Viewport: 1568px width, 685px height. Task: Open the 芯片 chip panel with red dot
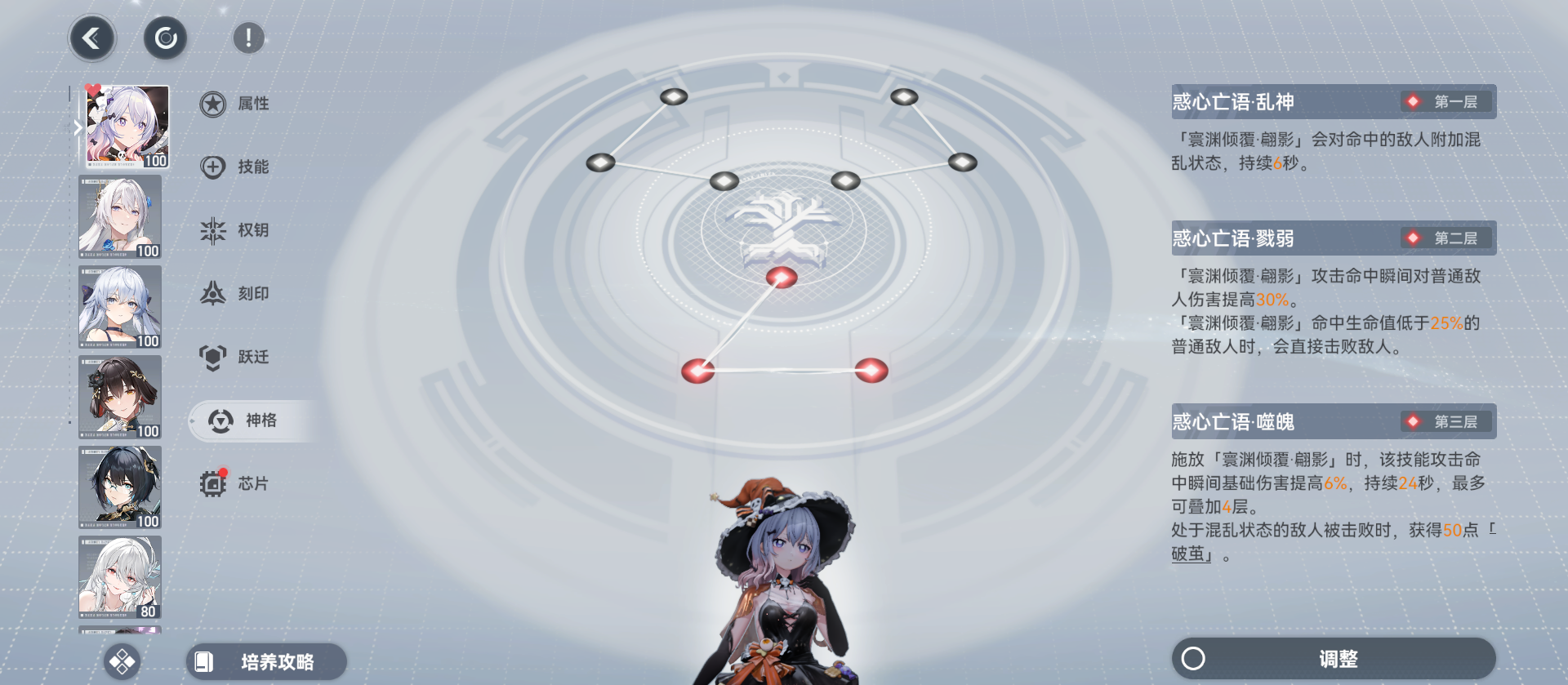(212, 483)
